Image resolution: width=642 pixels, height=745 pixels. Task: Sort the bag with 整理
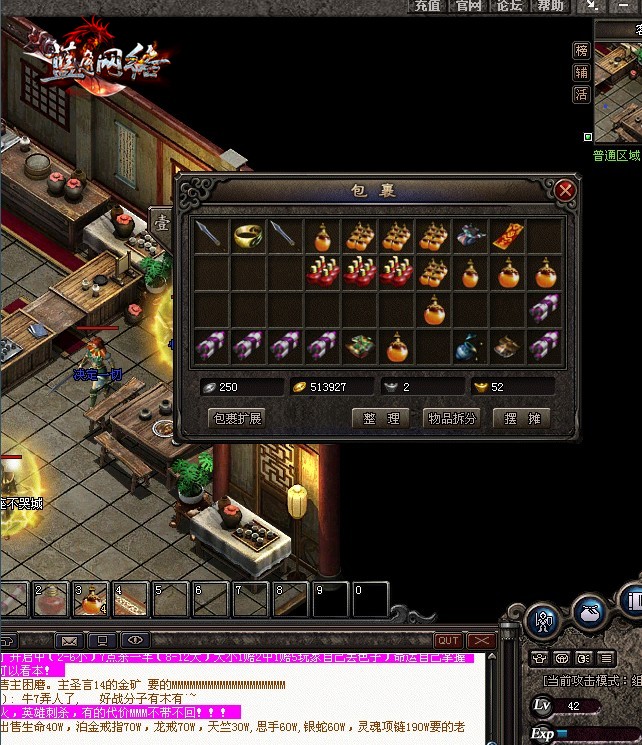pyautogui.click(x=381, y=418)
